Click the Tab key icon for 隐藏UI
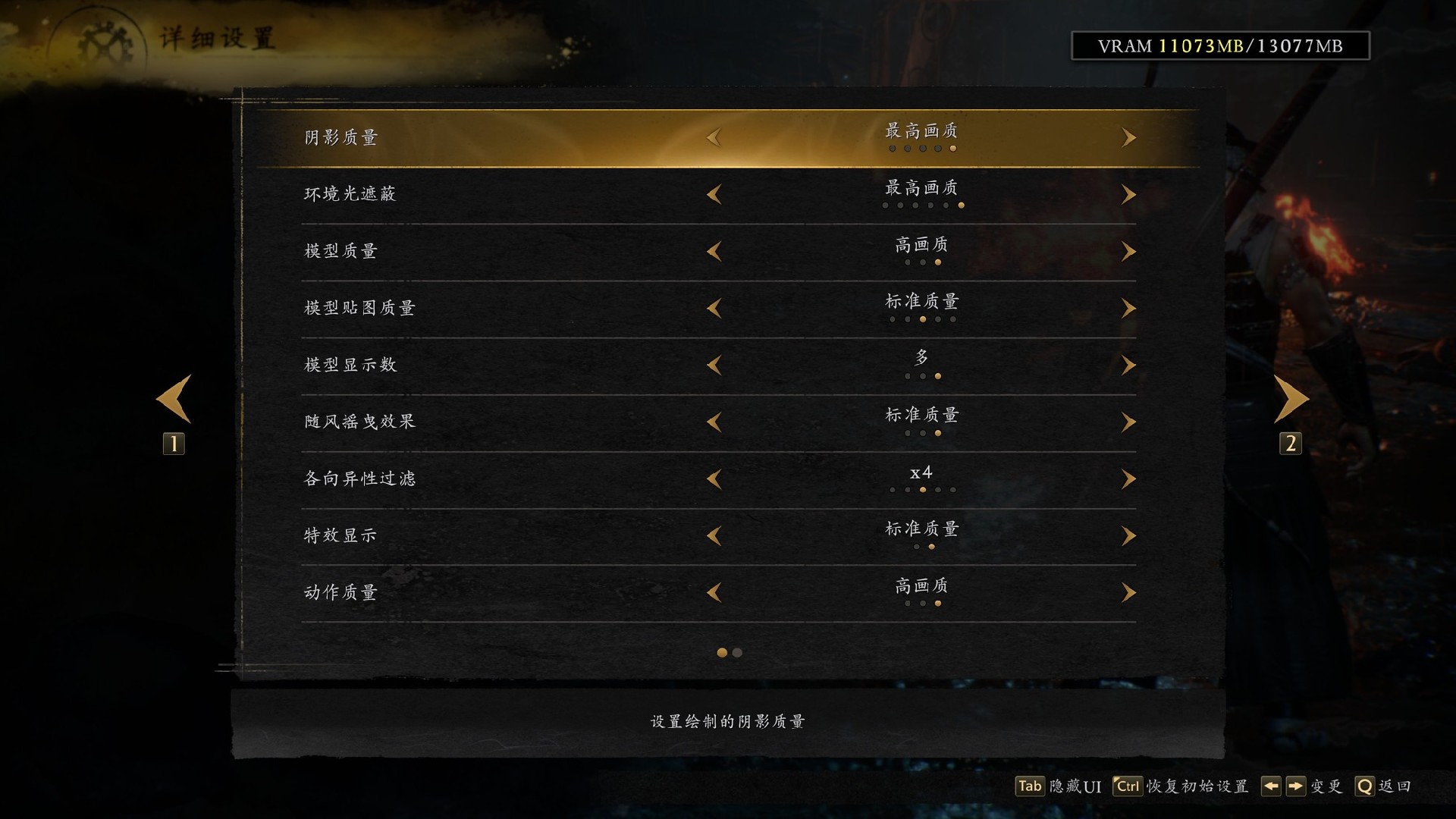Screen dimensions: 1456x819 [1029, 787]
